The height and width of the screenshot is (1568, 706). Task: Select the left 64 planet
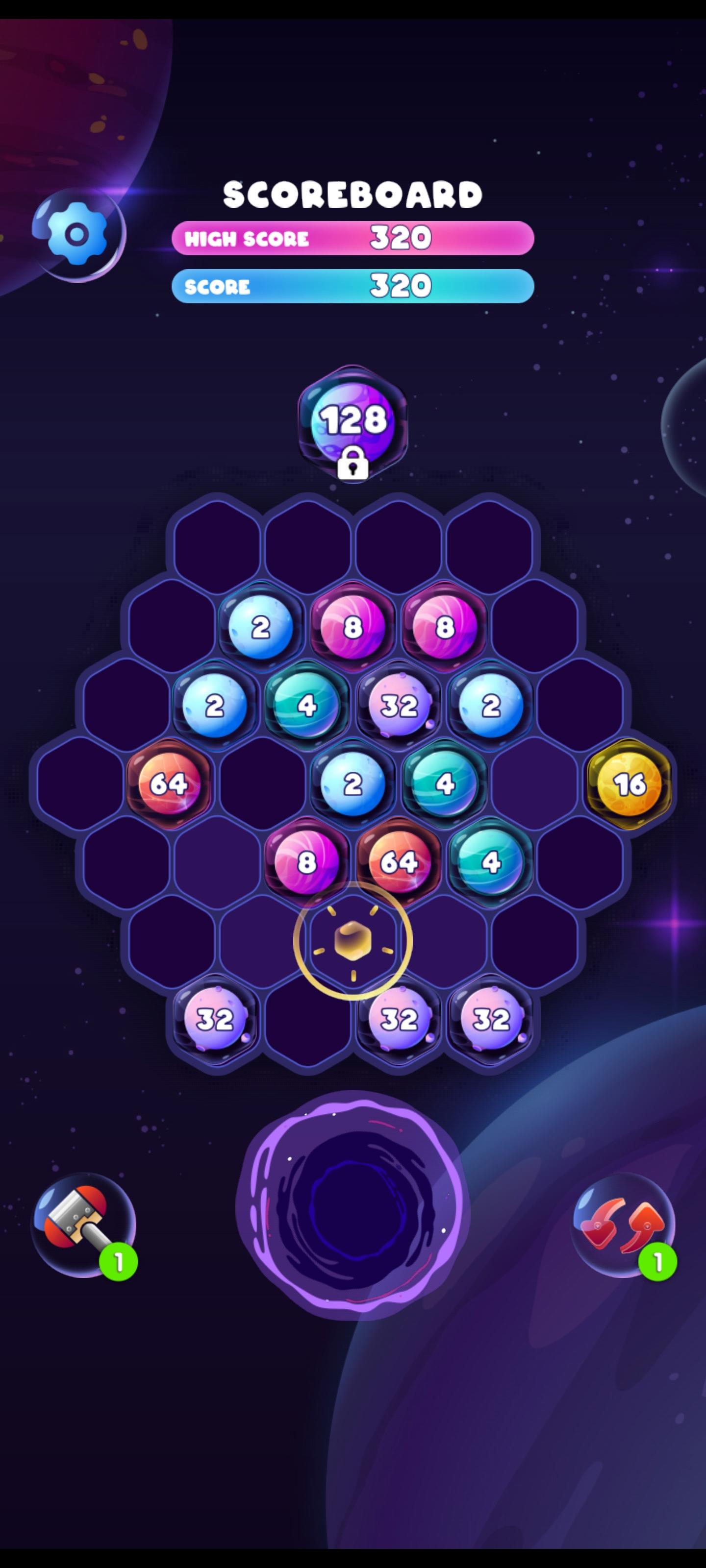(x=169, y=784)
